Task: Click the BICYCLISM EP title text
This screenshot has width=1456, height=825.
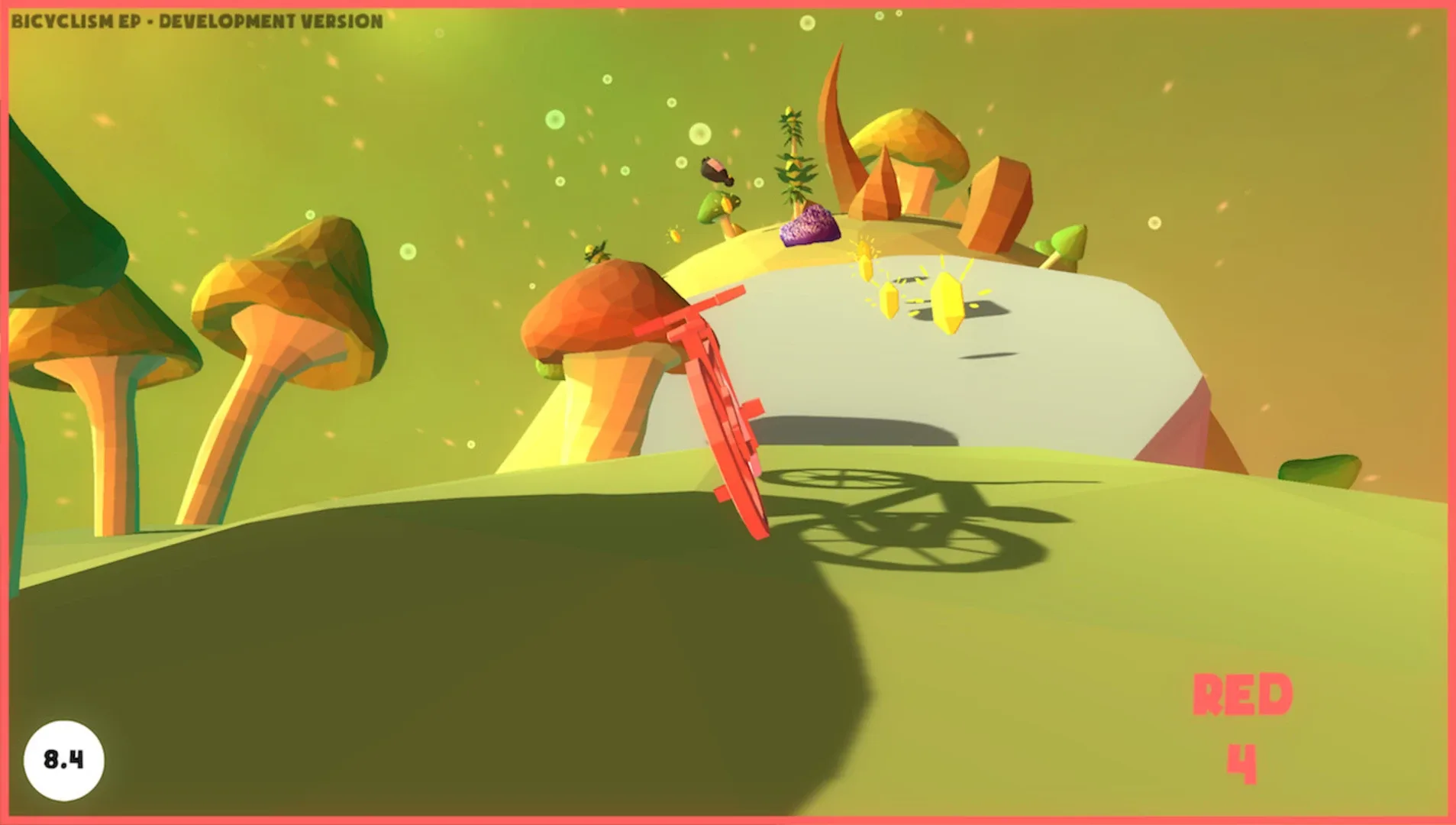Action: tap(69, 21)
